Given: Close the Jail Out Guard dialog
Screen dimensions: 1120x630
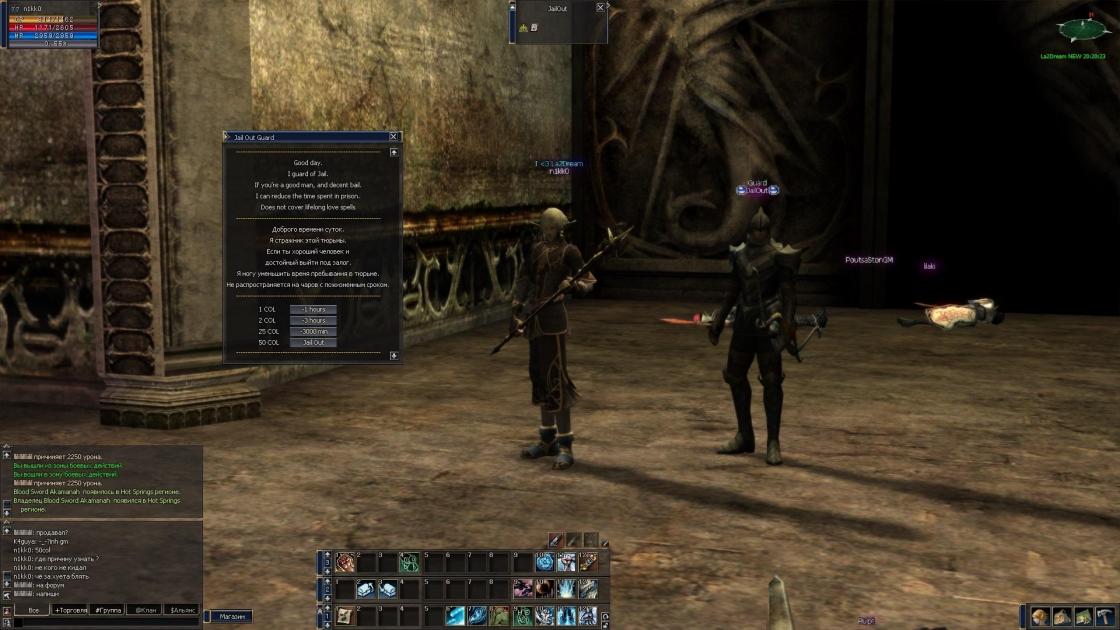Looking at the screenshot, I should point(393,137).
